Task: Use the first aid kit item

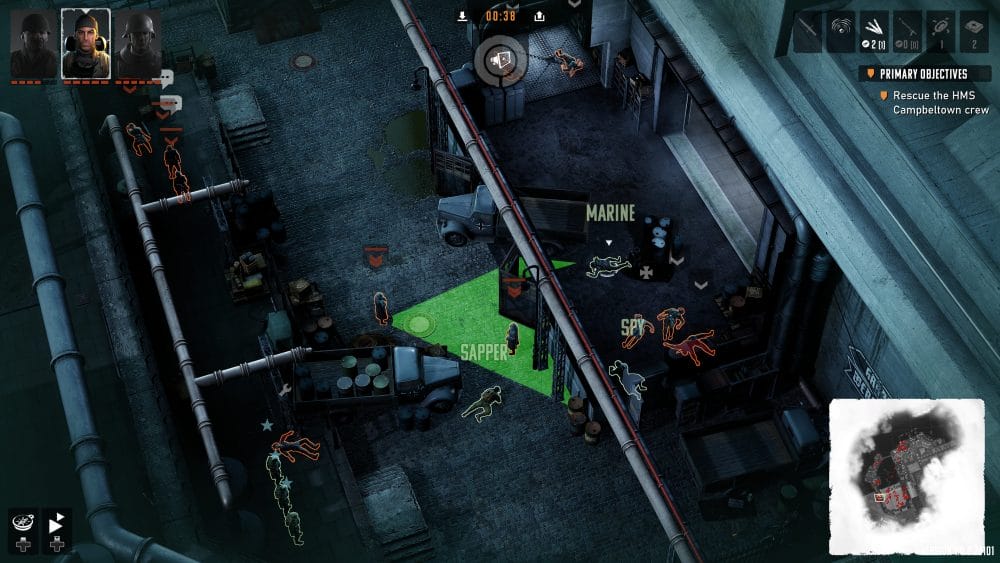Action: click(x=975, y=32)
